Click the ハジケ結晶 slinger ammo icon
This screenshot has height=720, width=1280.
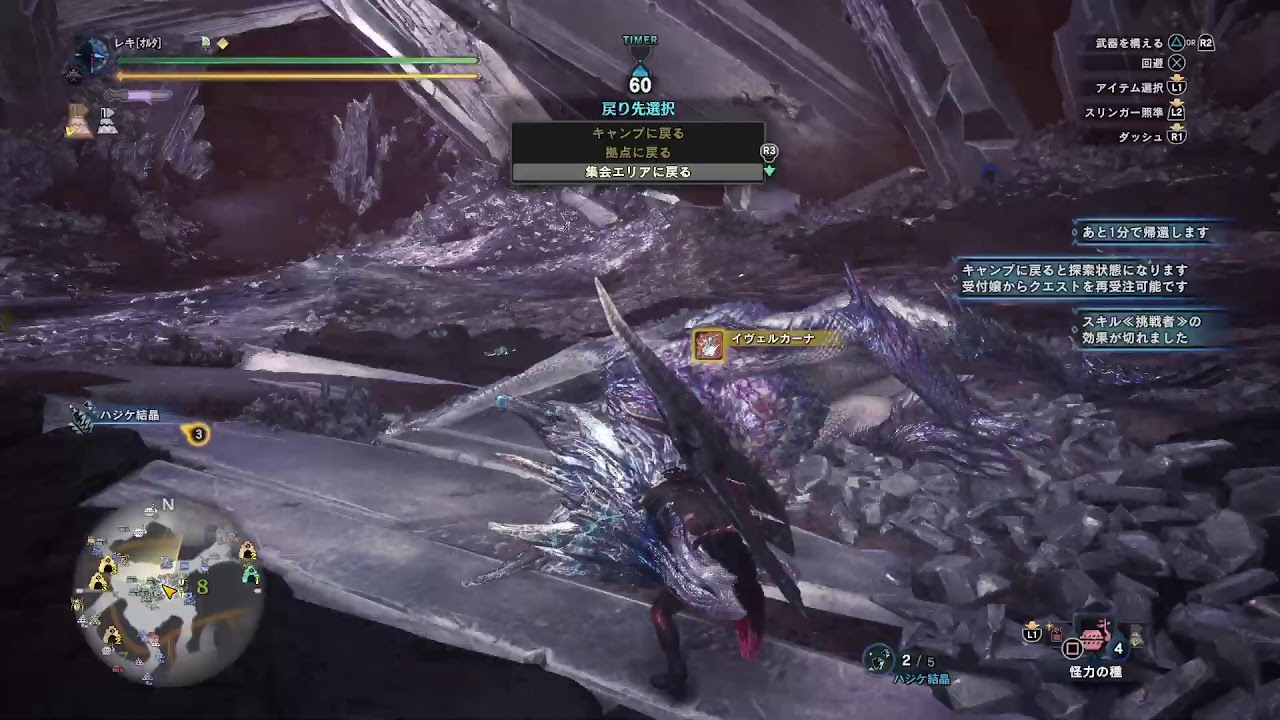[877, 659]
